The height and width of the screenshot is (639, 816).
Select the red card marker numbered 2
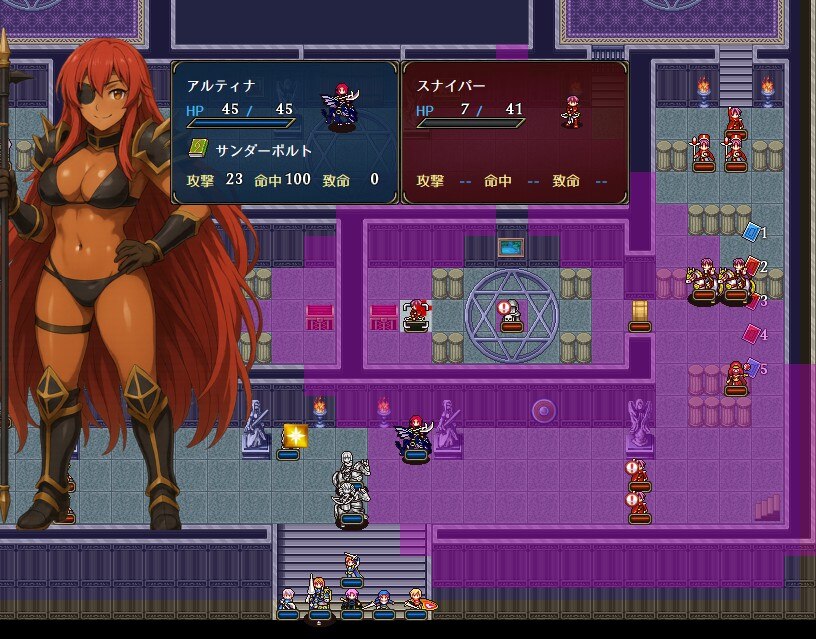[752, 267]
